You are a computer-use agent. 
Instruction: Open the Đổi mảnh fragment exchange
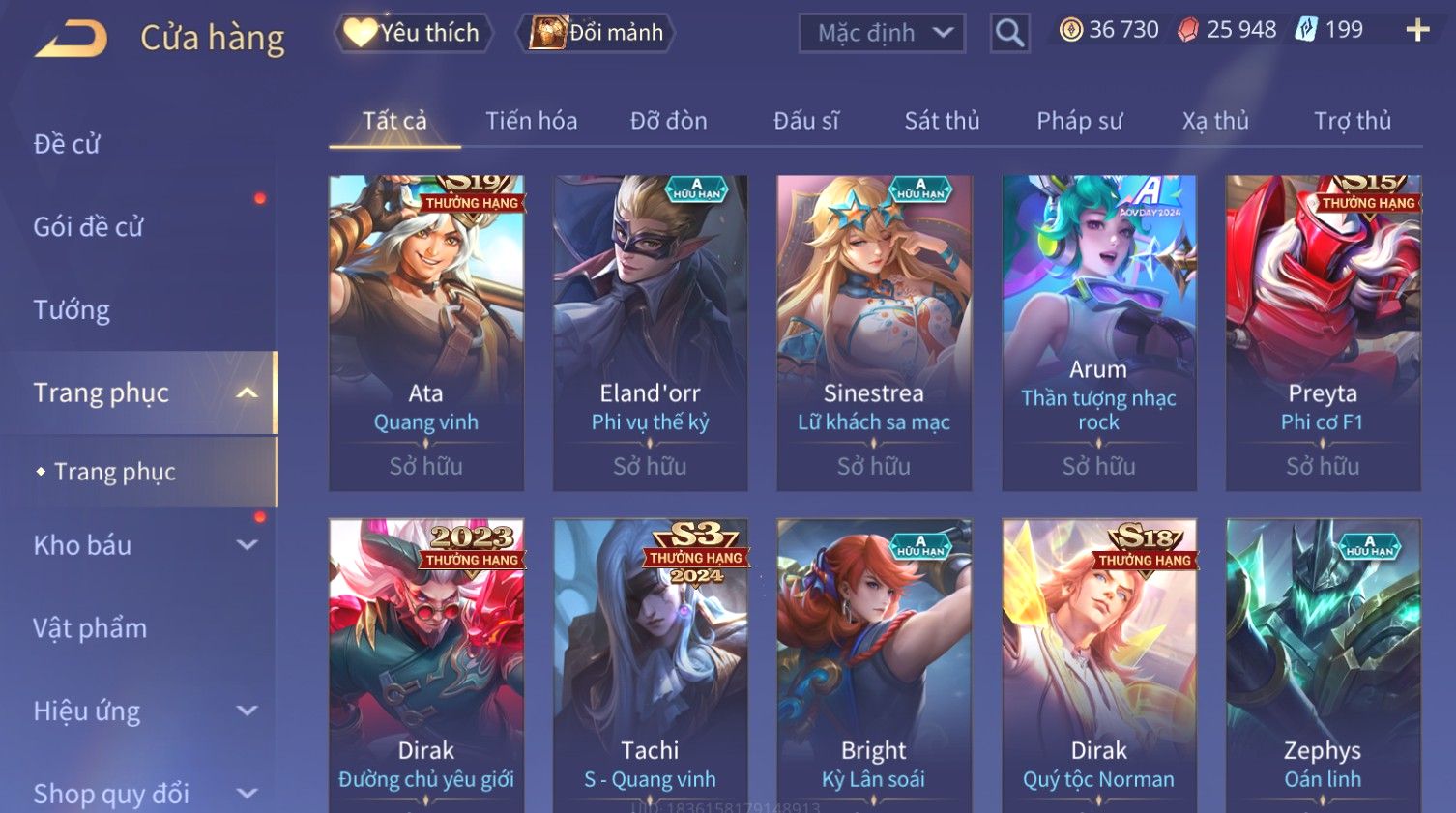(597, 33)
